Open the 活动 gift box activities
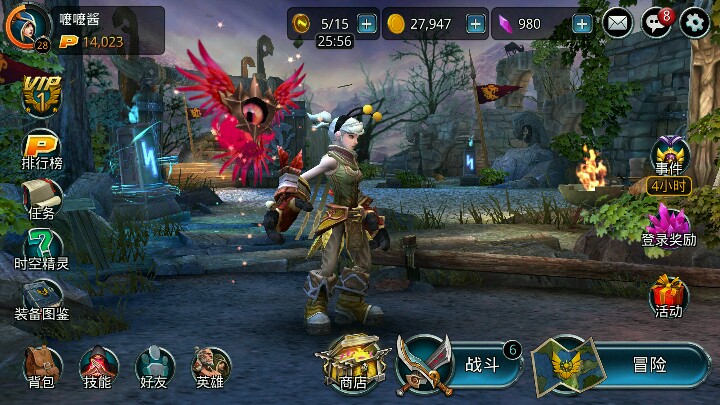Viewport: 720px width, 405px height. 668,297
